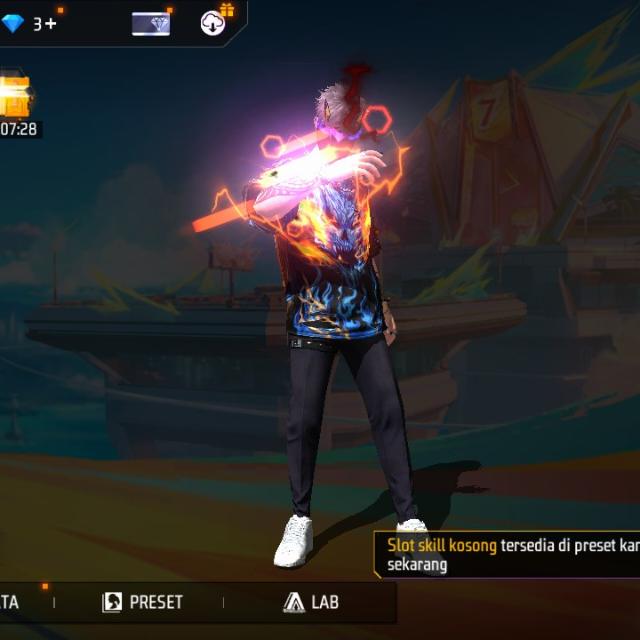Image resolution: width=640 pixels, height=640 pixels.
Task: Tap the plus to add diamonds
Action: point(51,23)
